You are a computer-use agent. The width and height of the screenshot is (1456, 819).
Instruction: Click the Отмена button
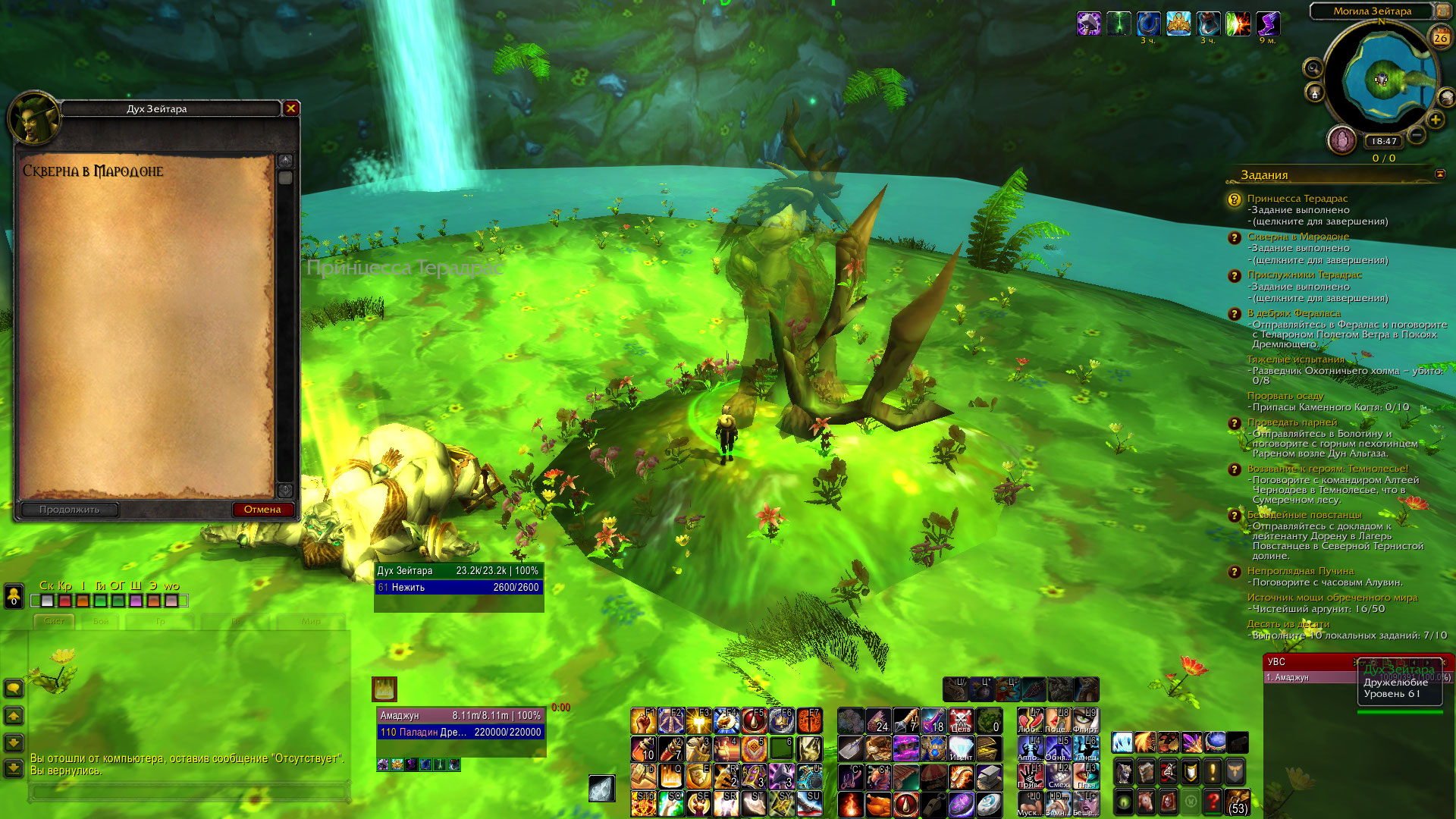tap(262, 510)
